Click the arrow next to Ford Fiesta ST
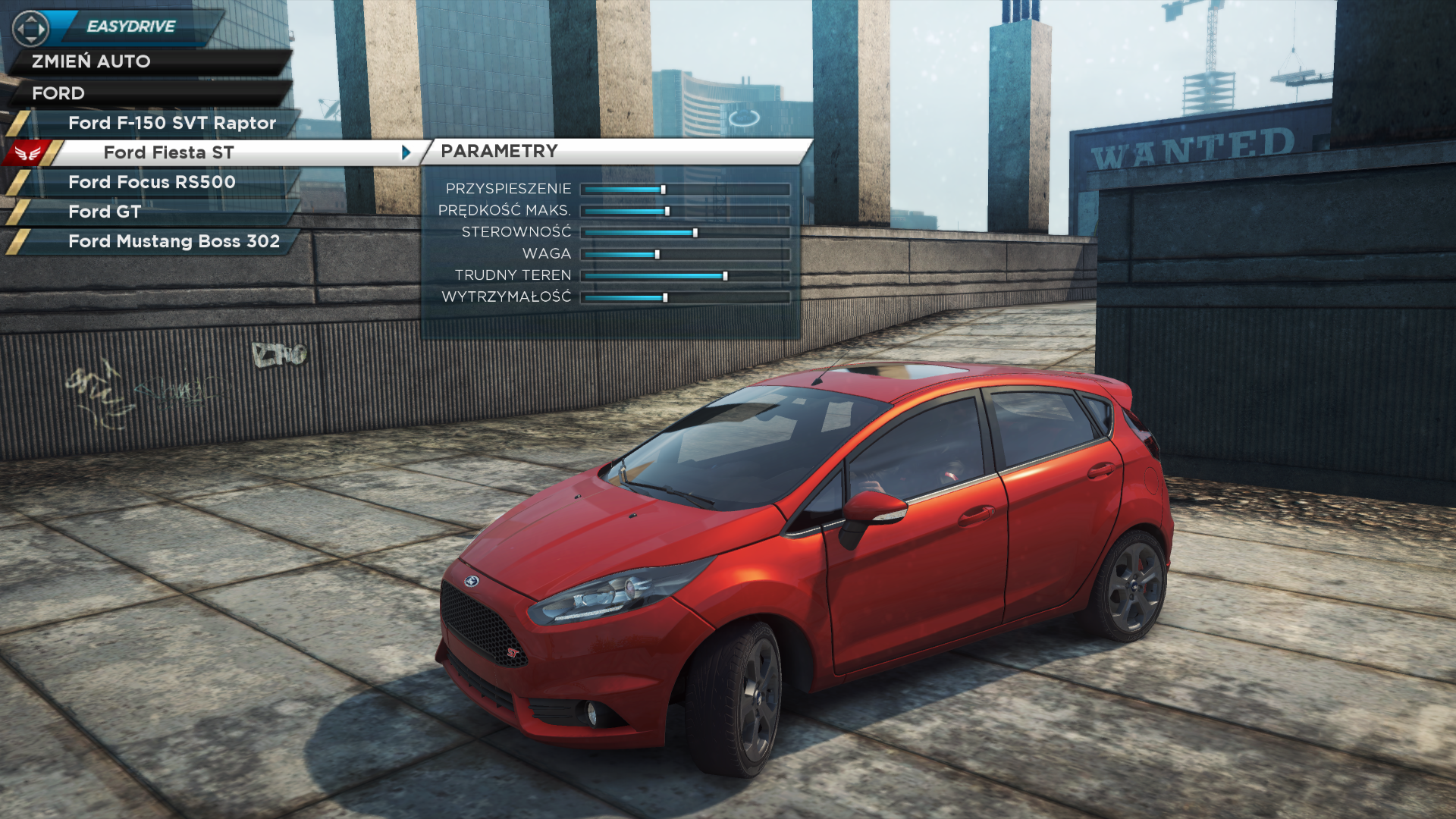 coord(406,152)
